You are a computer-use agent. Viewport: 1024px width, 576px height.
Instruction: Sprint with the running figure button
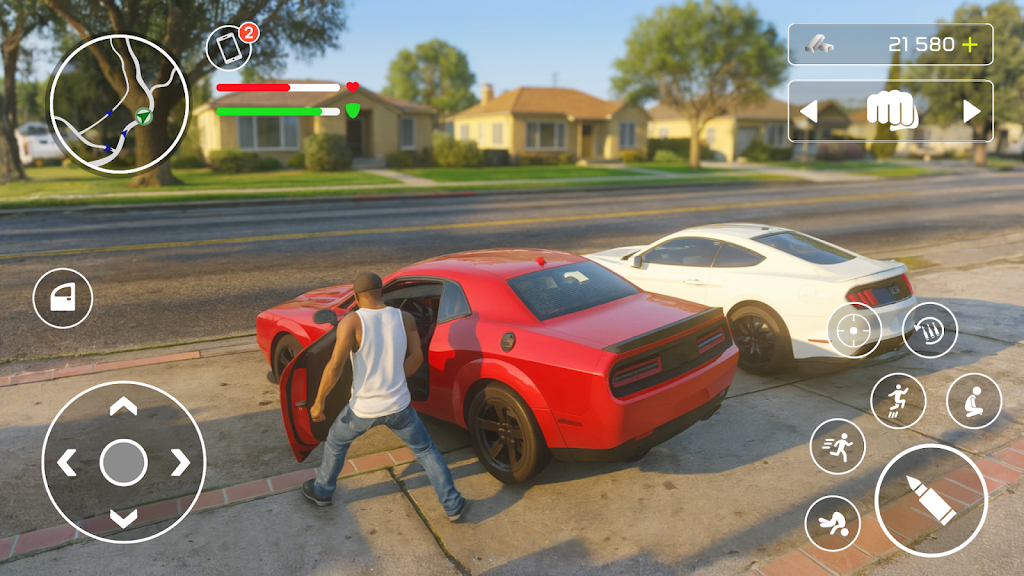click(x=837, y=446)
